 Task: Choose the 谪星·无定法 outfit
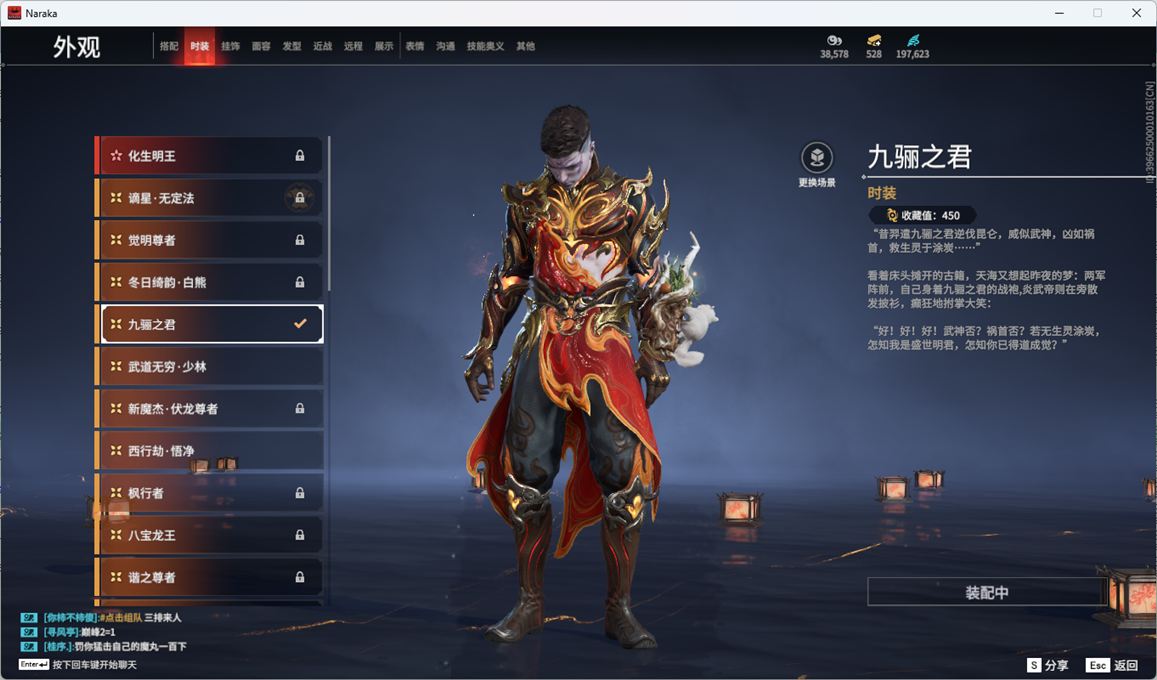(210, 198)
